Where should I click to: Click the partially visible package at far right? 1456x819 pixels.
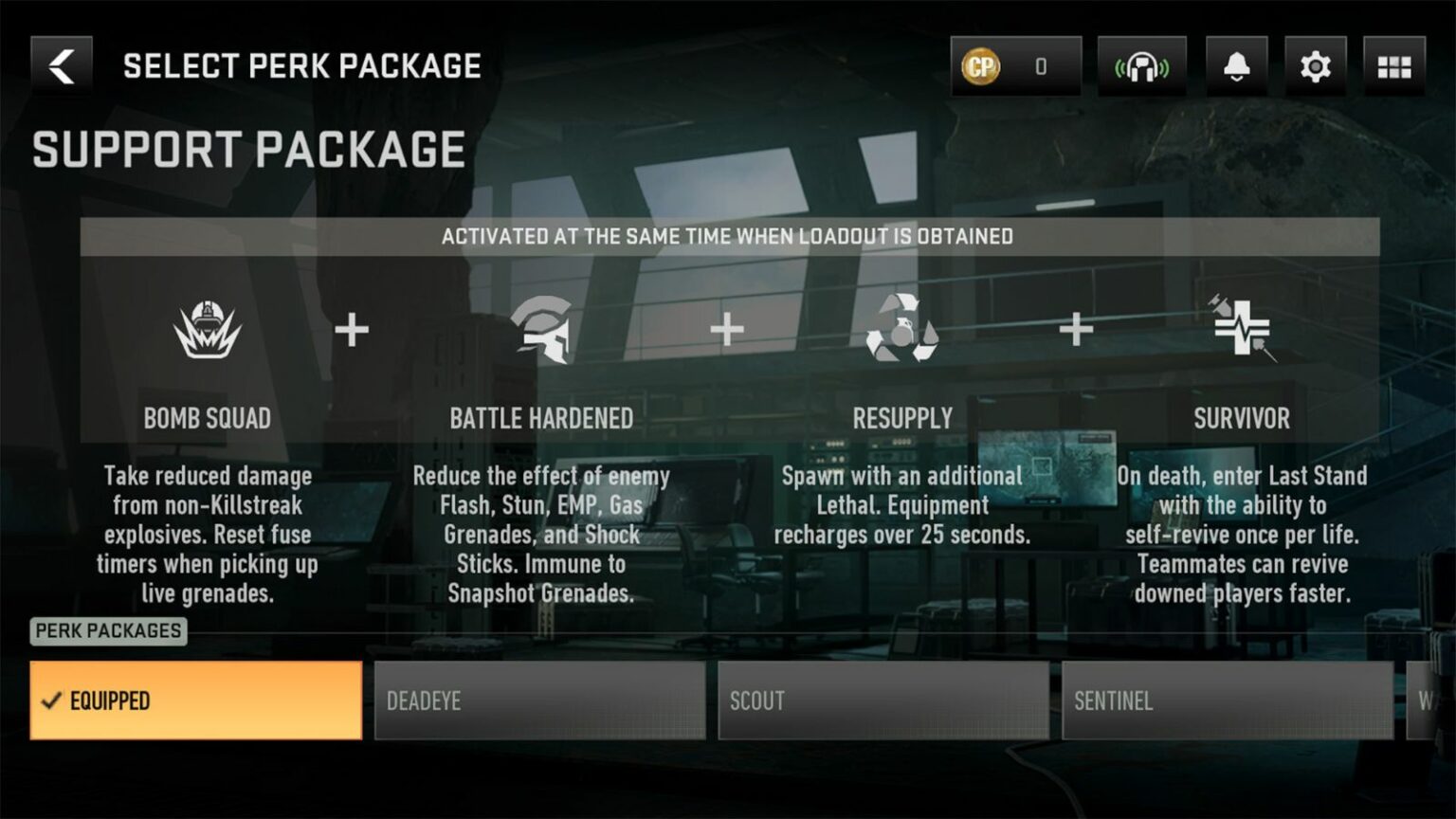point(1431,701)
